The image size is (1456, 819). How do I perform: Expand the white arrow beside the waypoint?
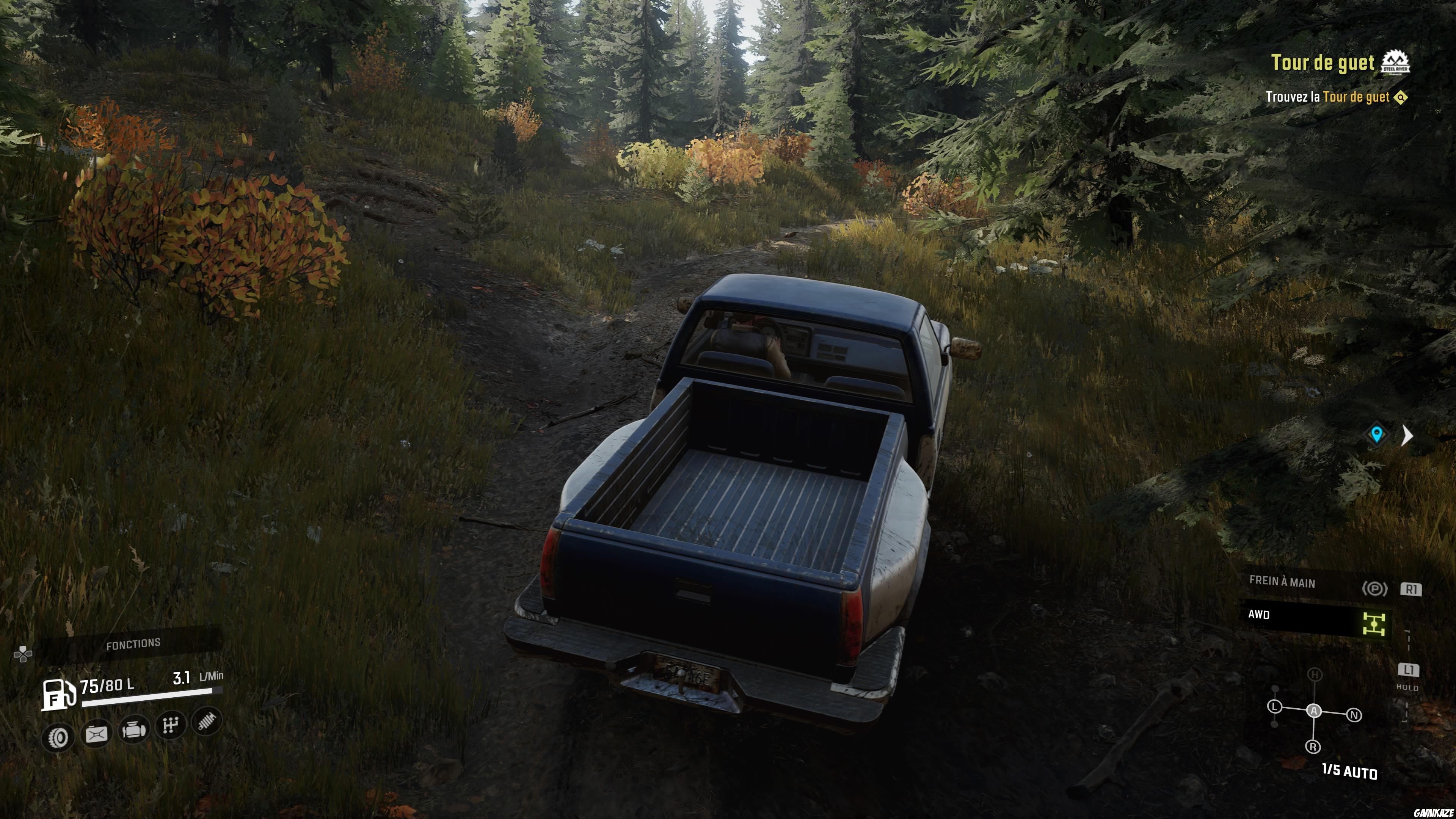click(x=1407, y=435)
